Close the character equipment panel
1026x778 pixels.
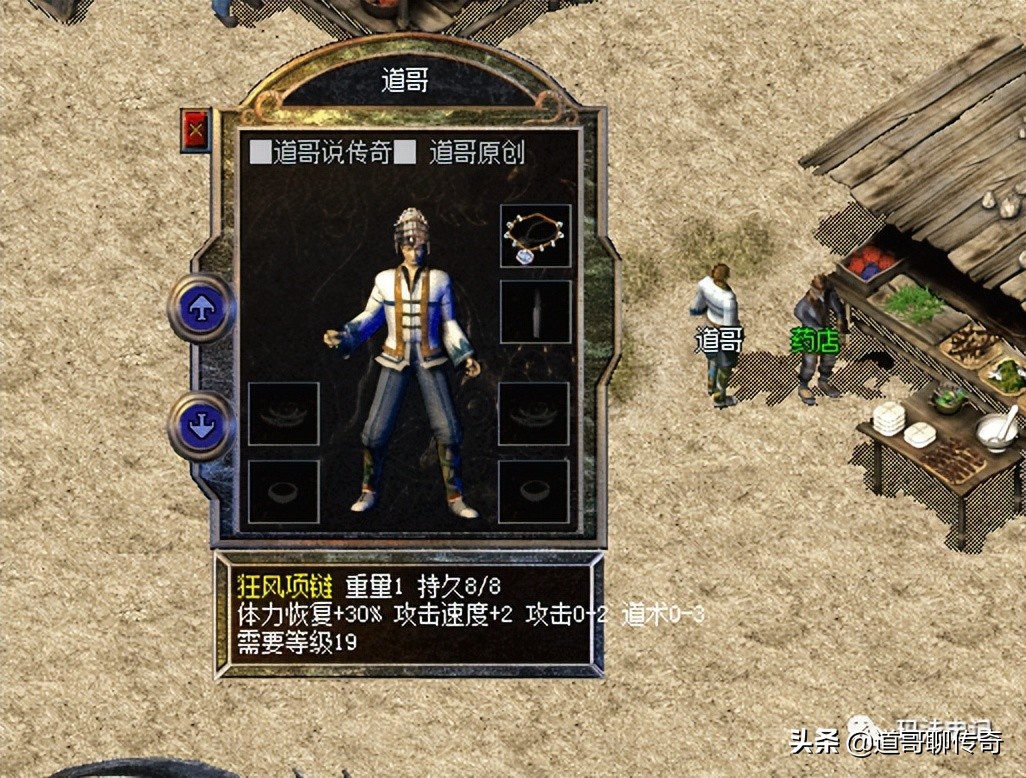(195, 130)
